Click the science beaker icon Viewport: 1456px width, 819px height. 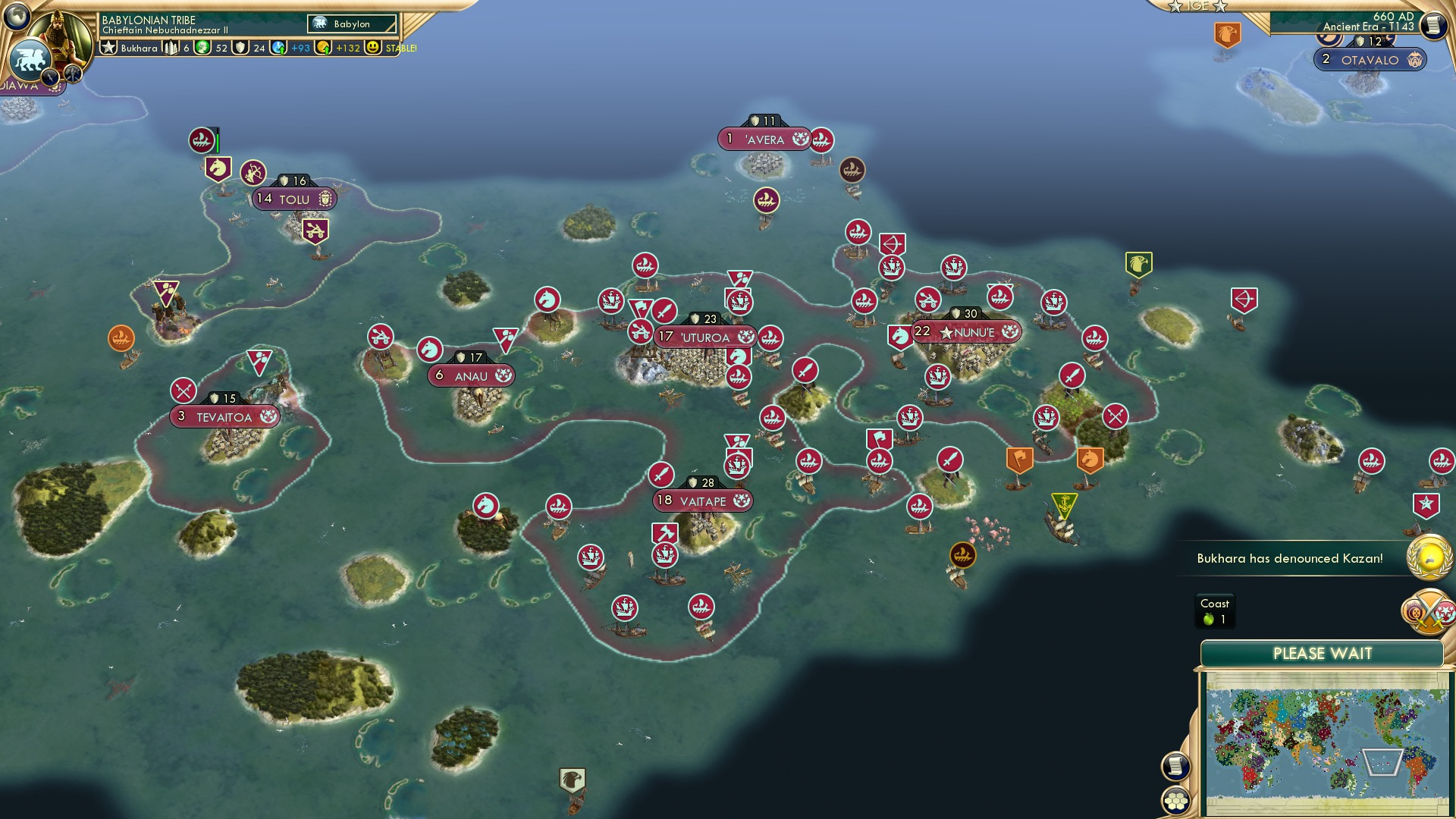click(x=279, y=48)
